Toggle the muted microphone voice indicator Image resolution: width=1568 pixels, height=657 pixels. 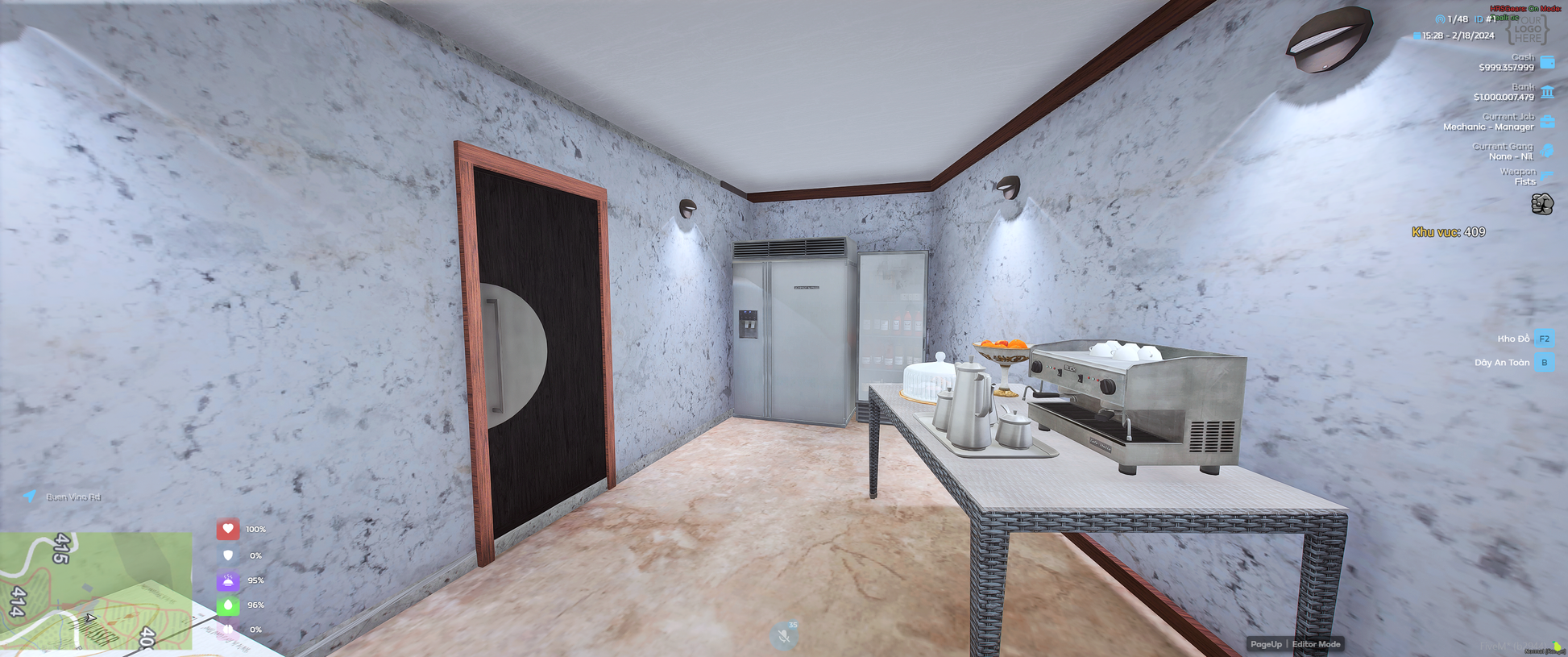(x=783, y=636)
